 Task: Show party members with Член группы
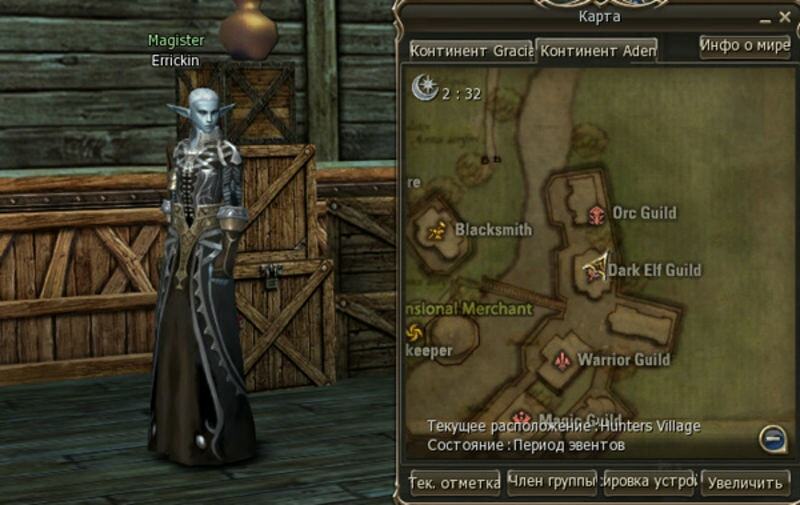[x=552, y=482]
